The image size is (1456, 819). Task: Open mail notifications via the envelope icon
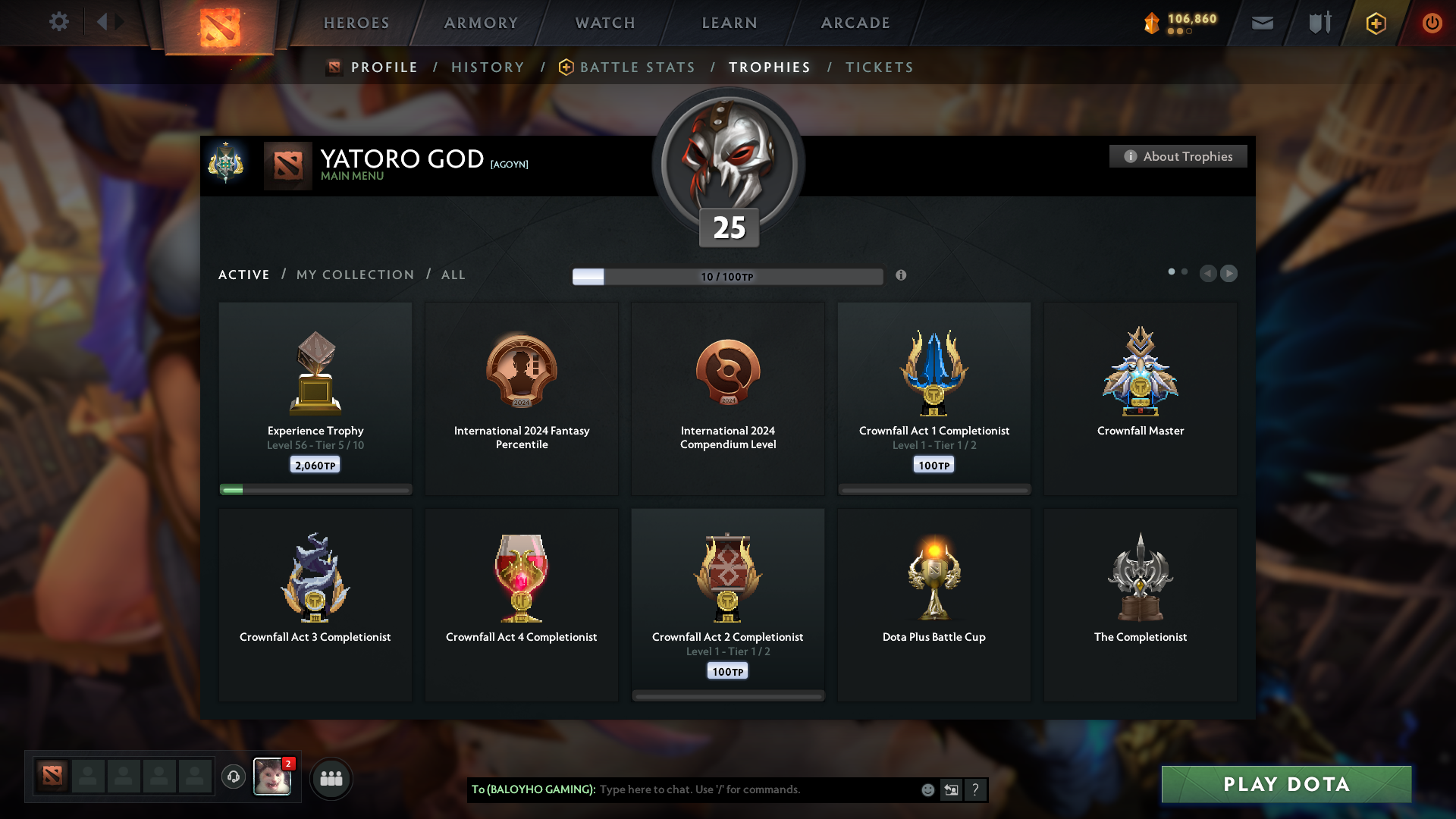(1263, 23)
